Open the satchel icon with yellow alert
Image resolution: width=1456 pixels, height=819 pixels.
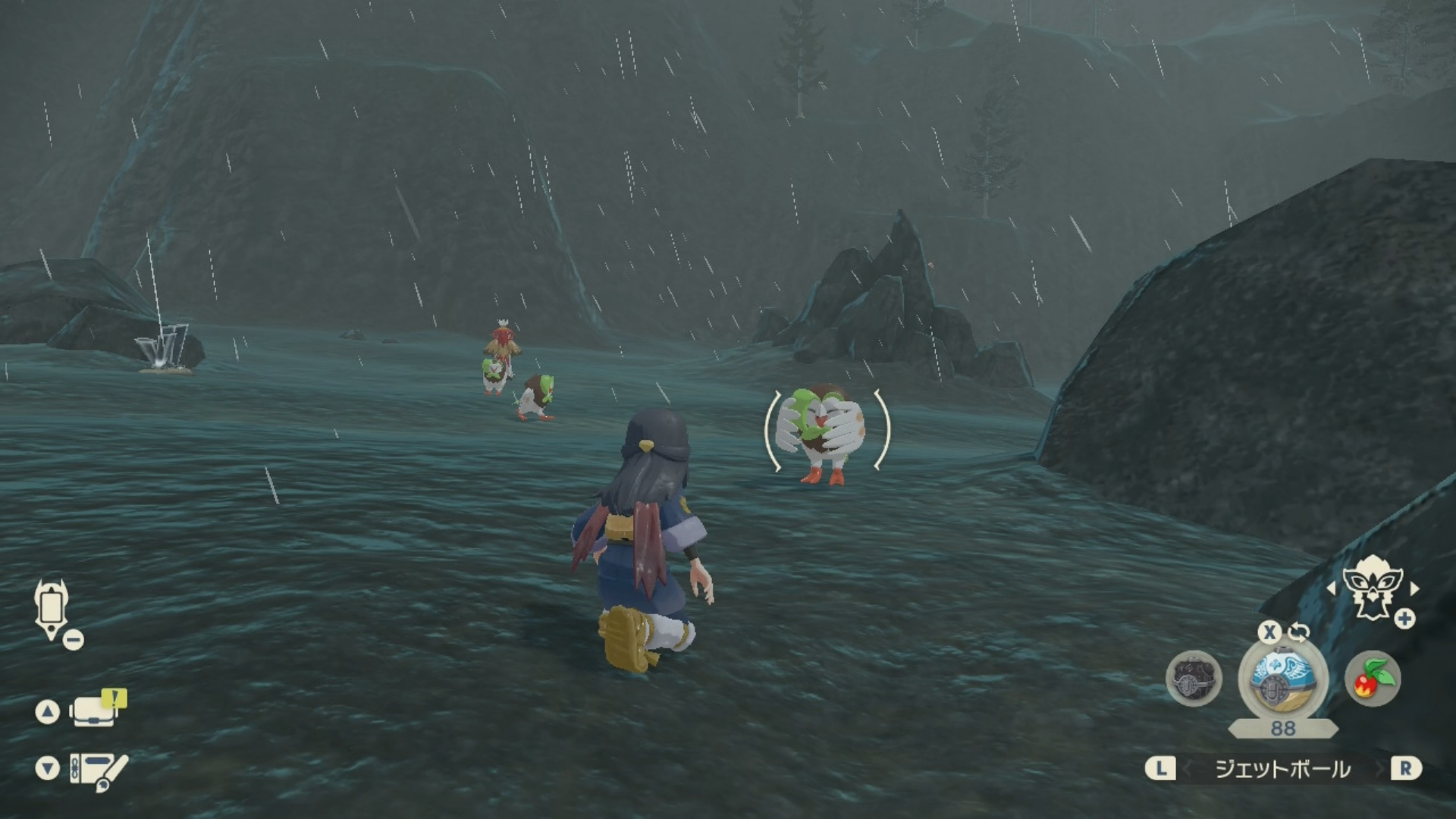pos(96,711)
